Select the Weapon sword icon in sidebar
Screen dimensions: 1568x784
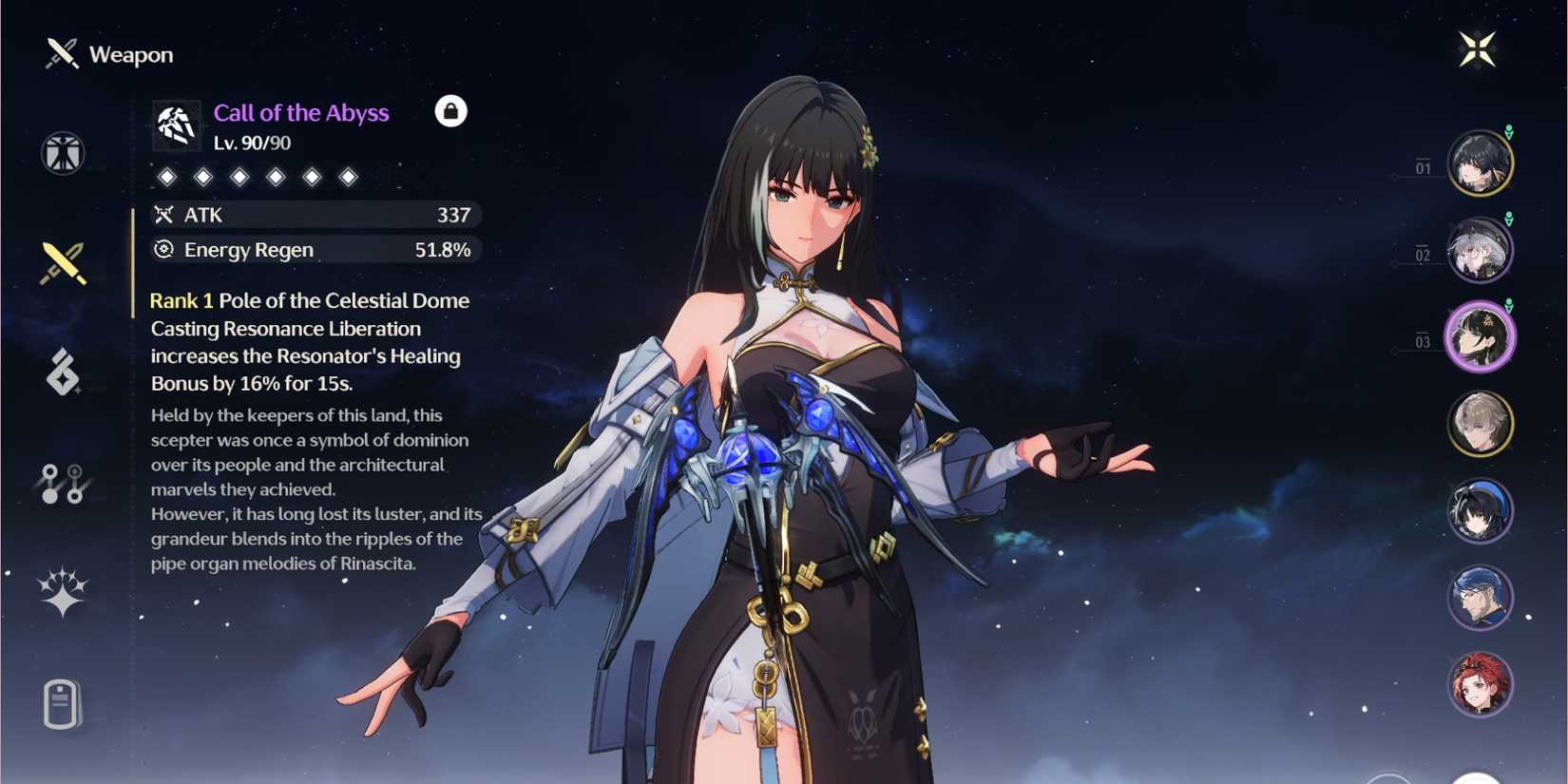click(61, 261)
